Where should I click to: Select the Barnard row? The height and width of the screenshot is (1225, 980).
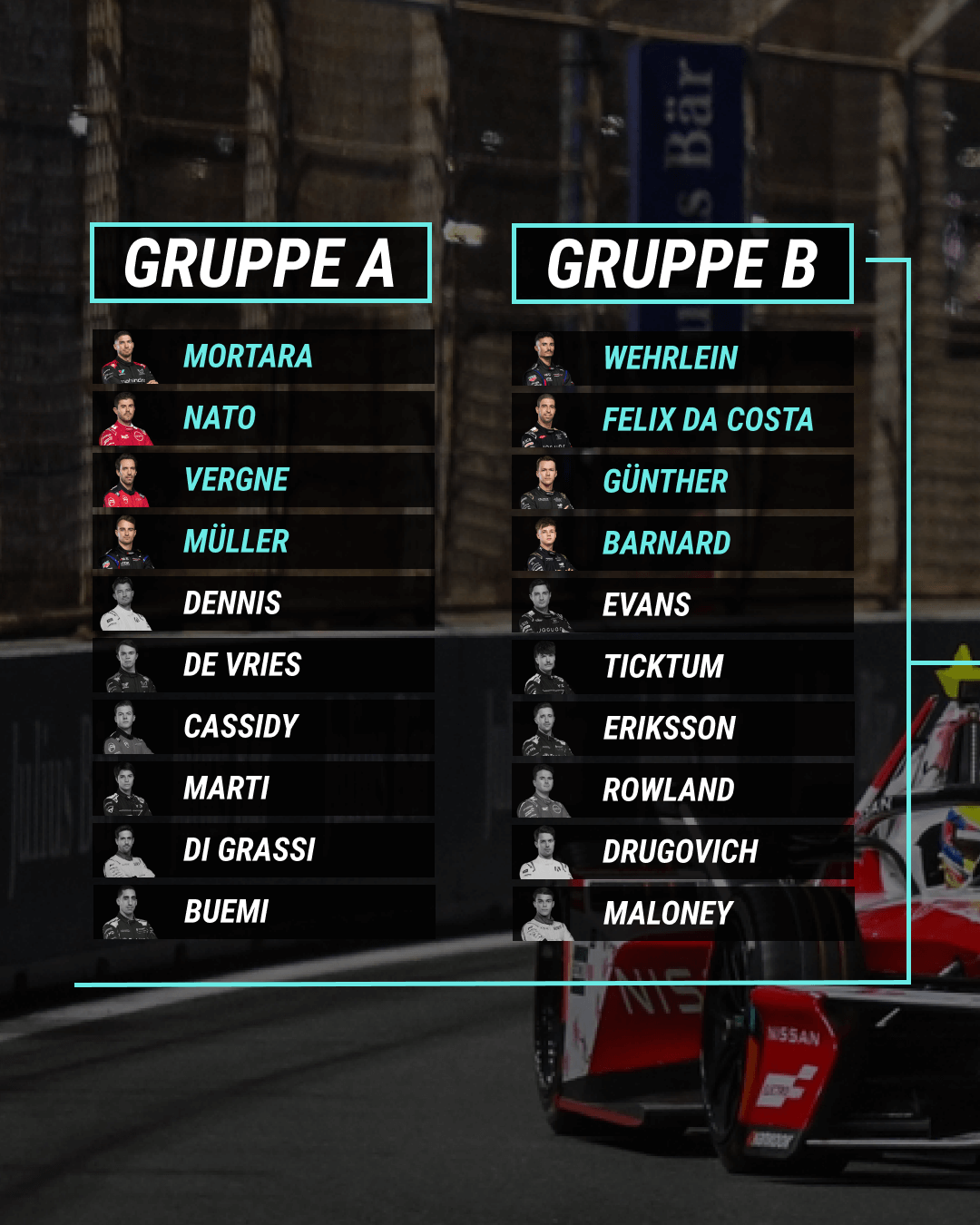pyautogui.click(x=682, y=544)
